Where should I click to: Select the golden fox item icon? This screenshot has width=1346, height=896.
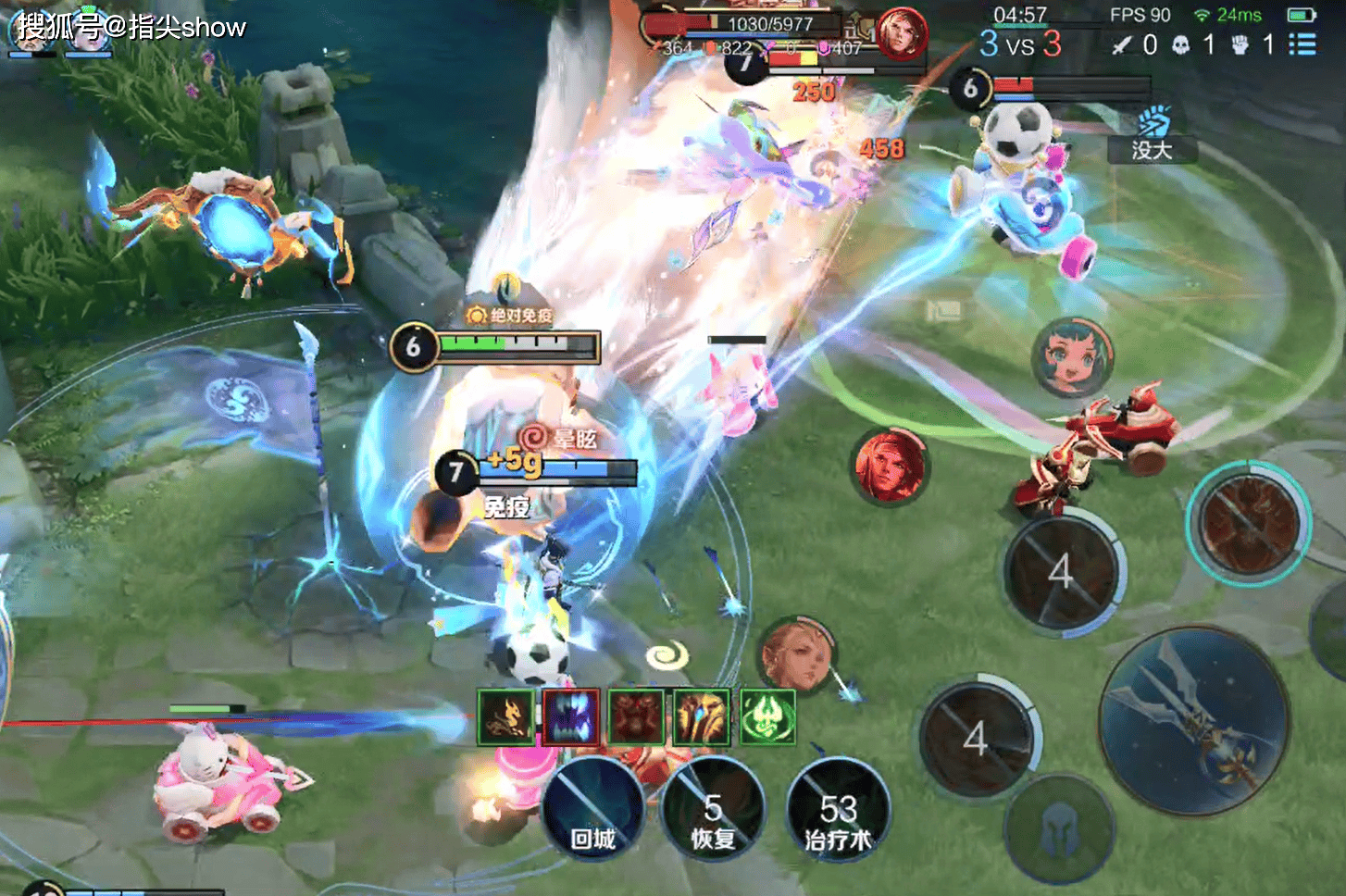click(x=506, y=717)
